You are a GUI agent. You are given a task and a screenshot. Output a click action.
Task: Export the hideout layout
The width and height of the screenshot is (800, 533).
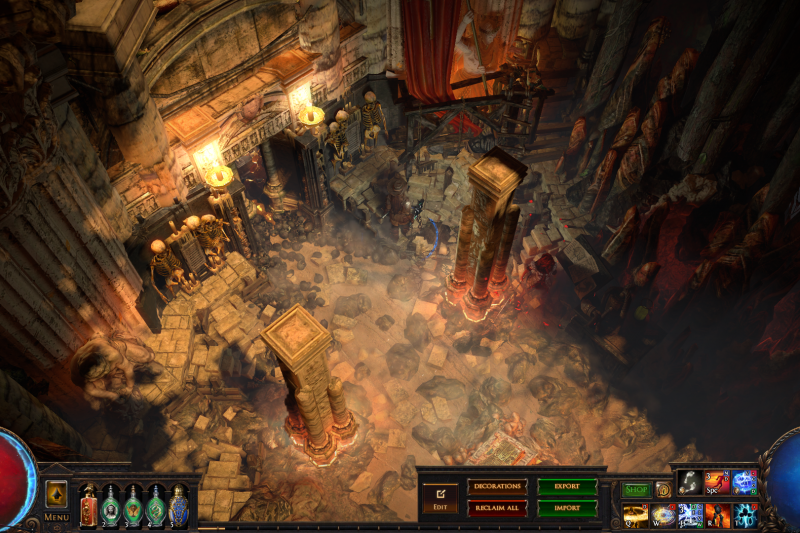click(x=567, y=487)
